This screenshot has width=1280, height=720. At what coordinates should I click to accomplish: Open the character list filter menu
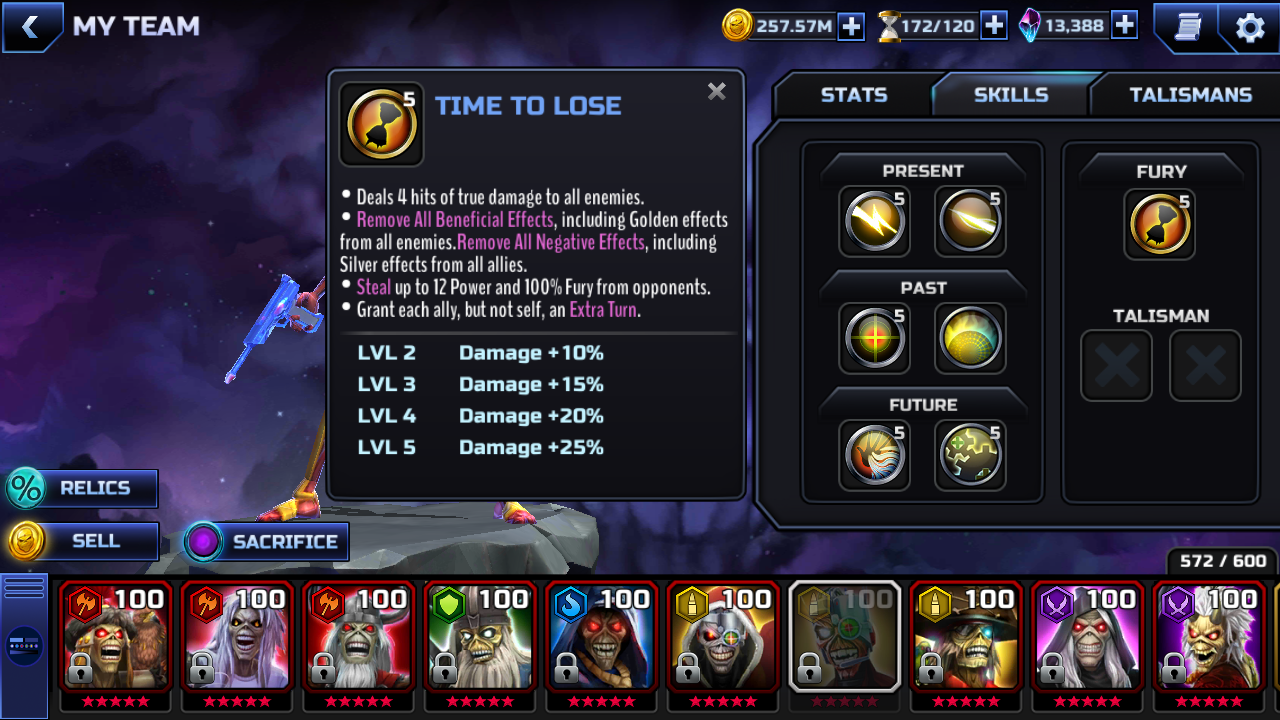(24, 645)
